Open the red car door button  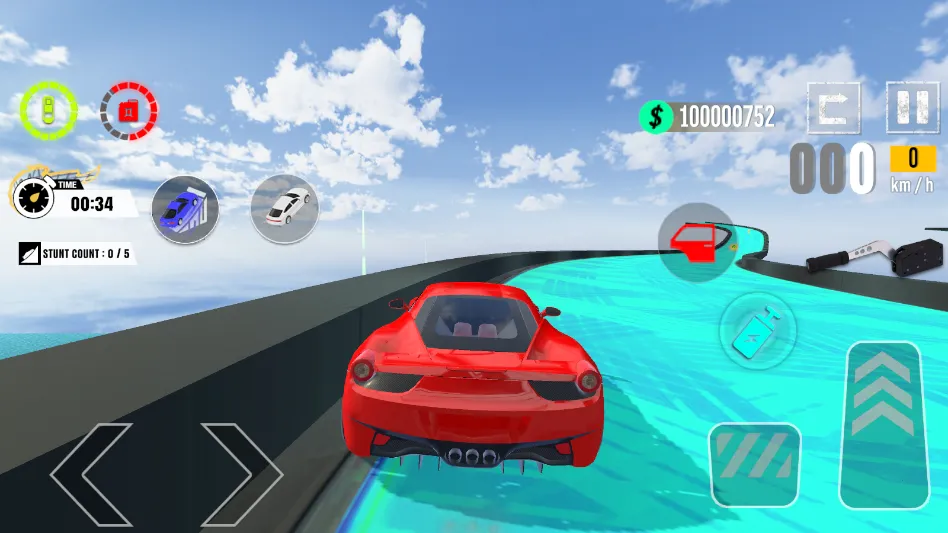pyautogui.click(x=696, y=238)
